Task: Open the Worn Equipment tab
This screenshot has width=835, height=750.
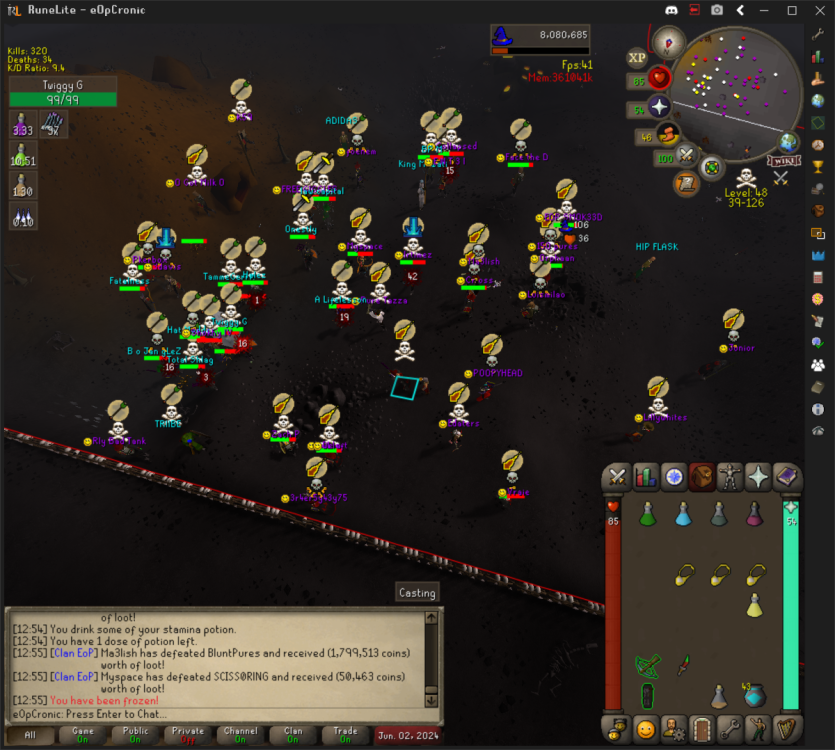Action: pyautogui.click(x=730, y=478)
